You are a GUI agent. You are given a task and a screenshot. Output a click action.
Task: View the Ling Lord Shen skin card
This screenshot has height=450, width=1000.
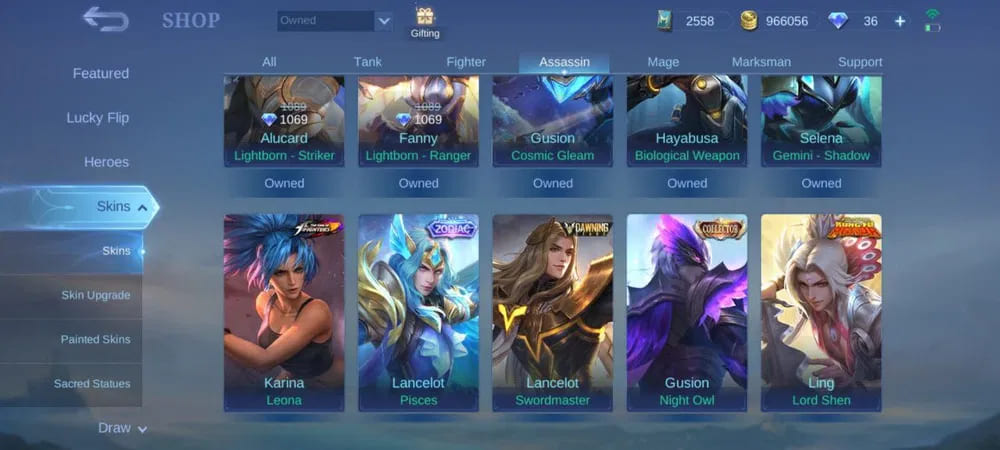[x=821, y=312]
